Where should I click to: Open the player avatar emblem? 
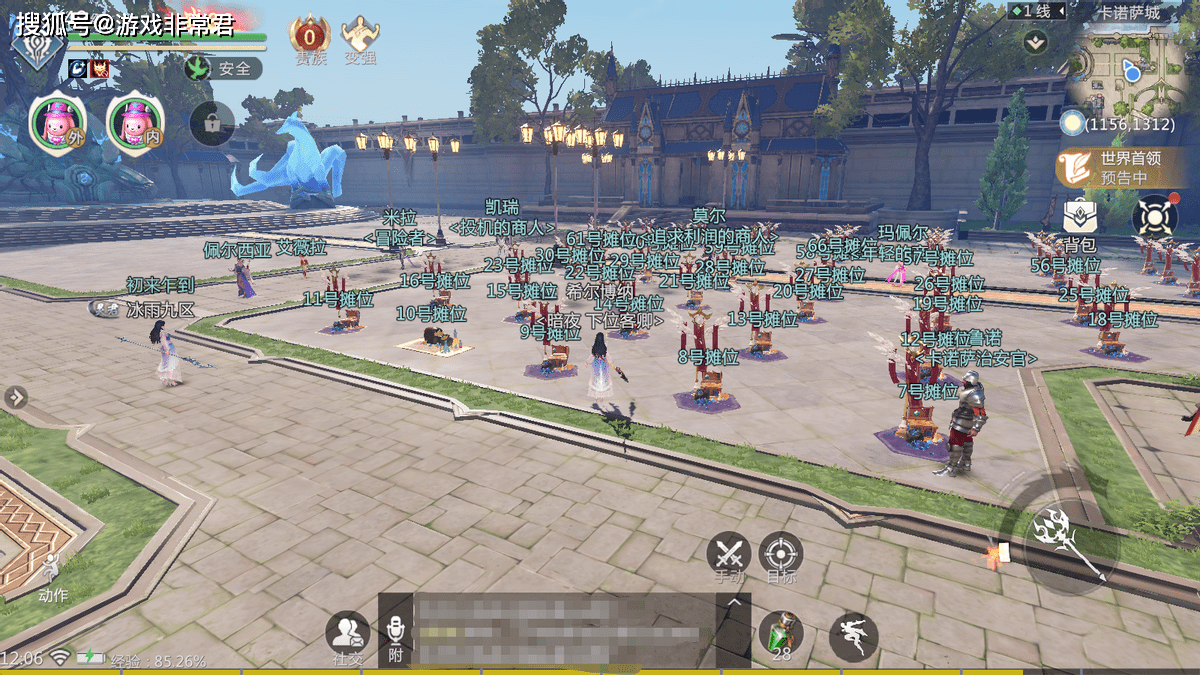pos(38,45)
